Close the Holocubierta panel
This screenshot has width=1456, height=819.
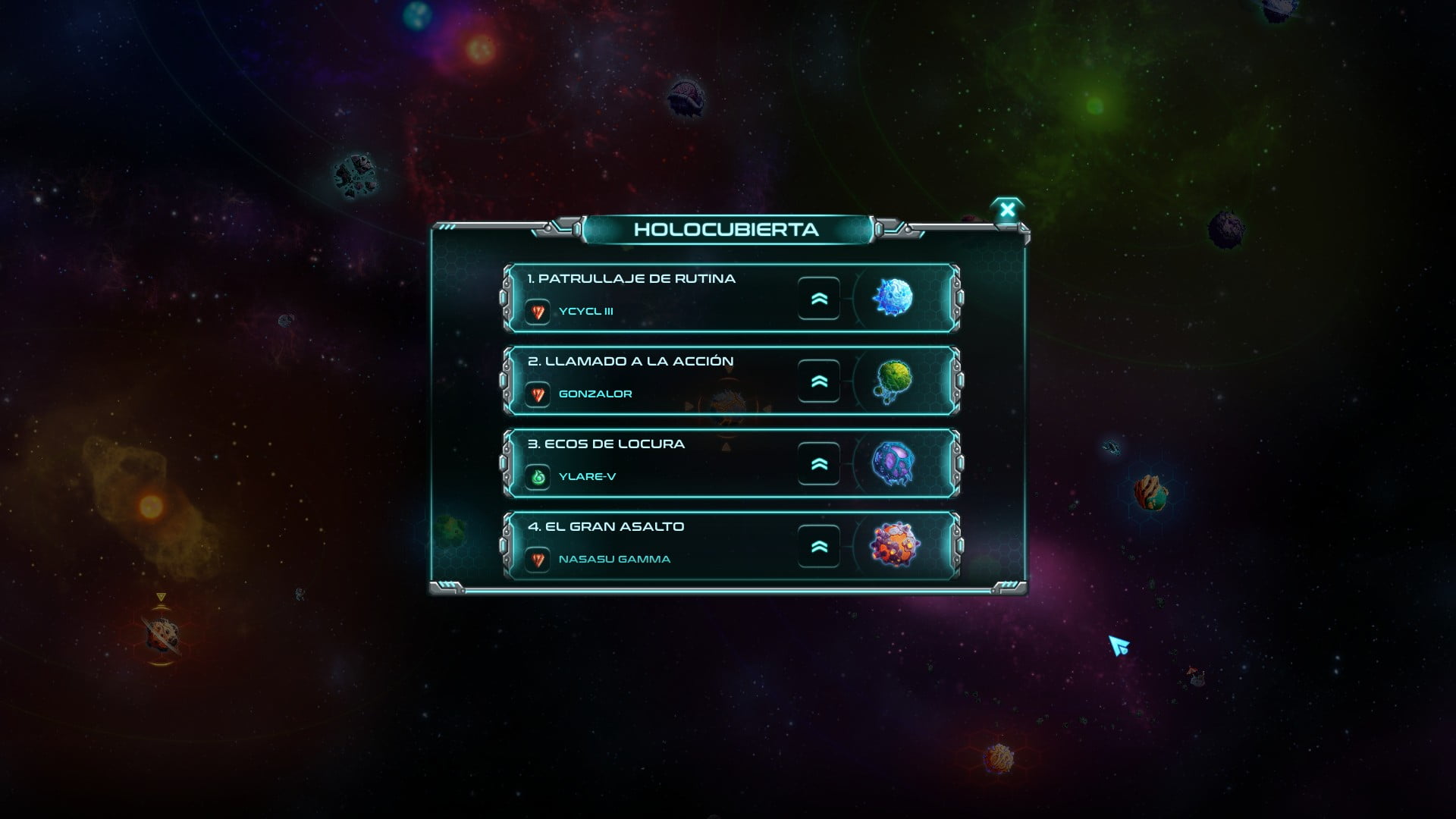coord(1007,210)
